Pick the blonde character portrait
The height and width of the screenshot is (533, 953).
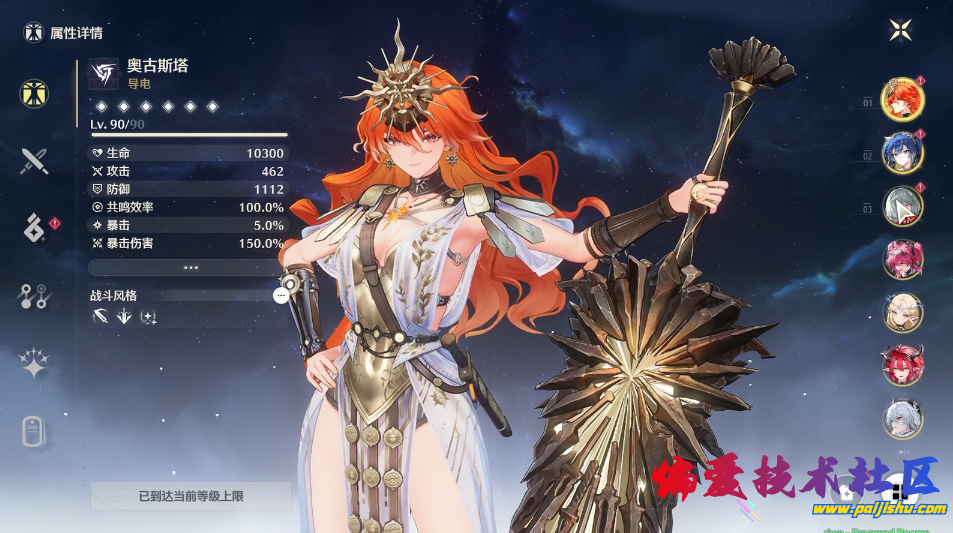pyautogui.click(x=902, y=313)
